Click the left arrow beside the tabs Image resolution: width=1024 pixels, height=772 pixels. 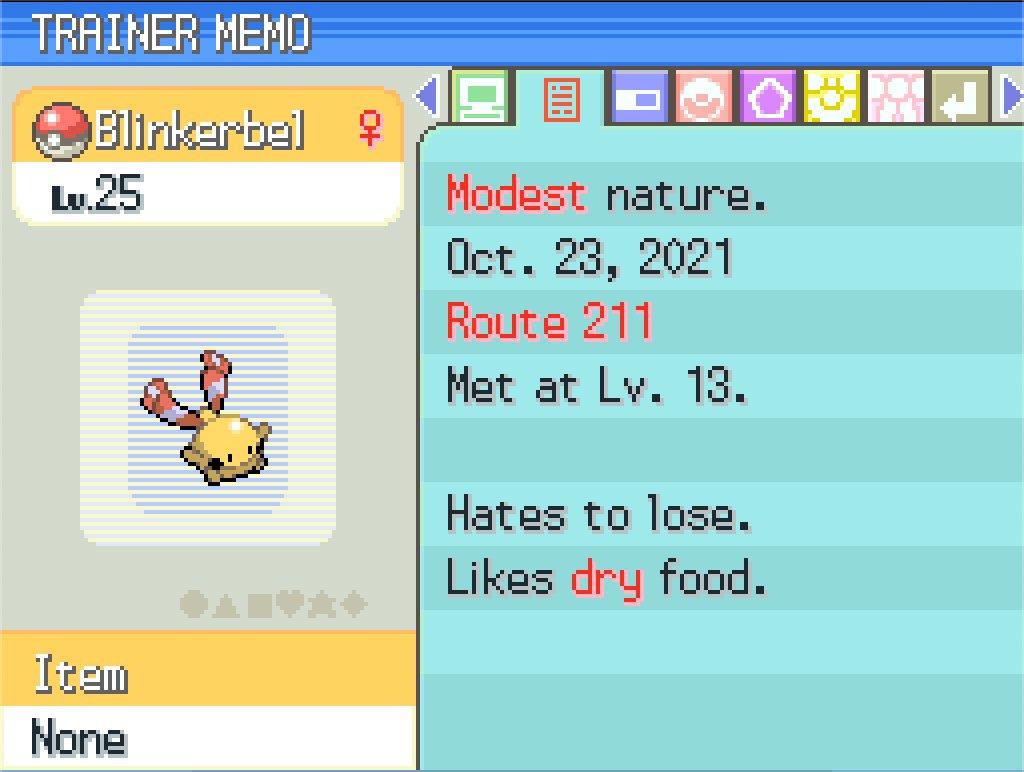click(428, 97)
